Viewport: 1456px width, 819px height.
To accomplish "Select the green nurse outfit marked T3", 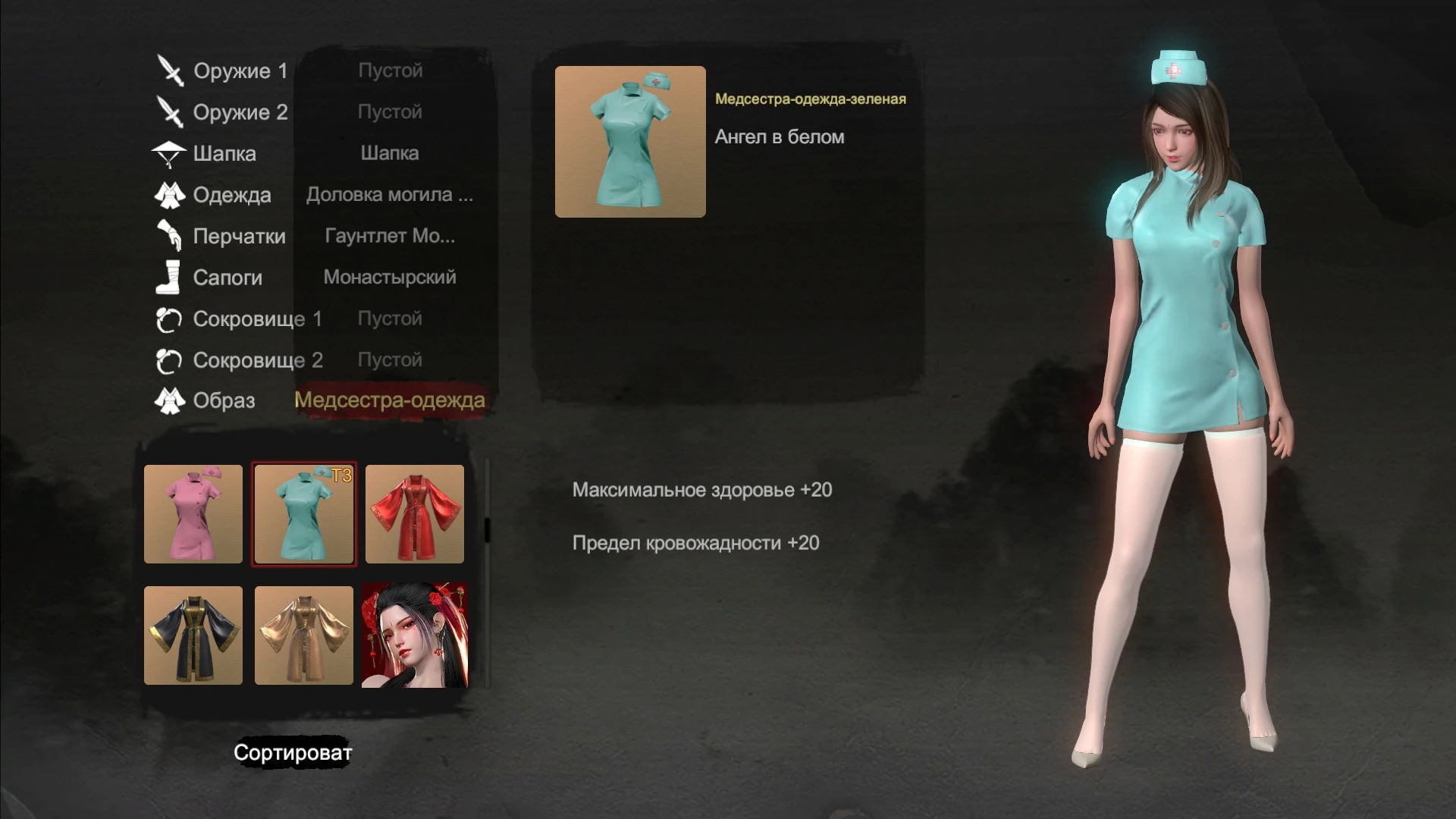I will click(303, 514).
